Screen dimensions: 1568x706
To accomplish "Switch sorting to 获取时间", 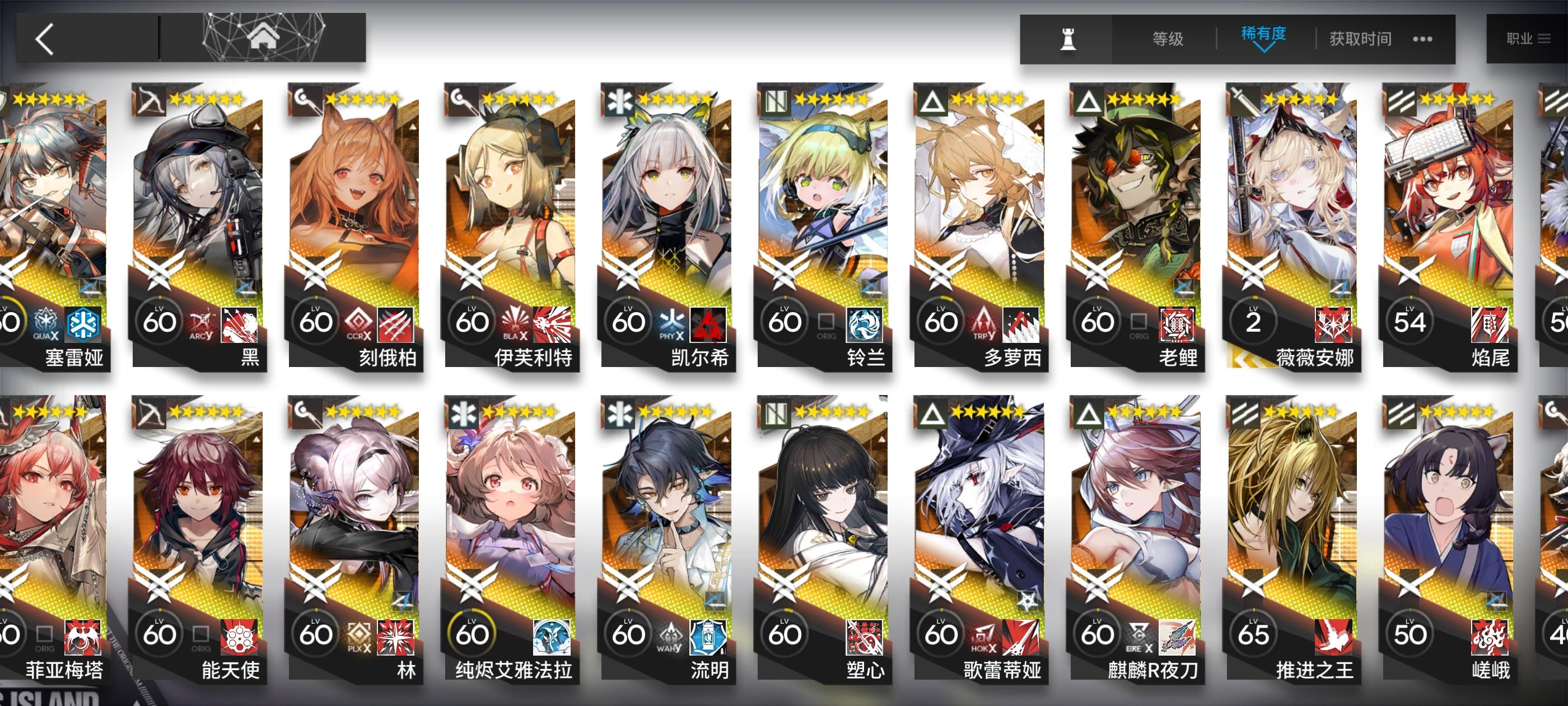I will coord(1359,38).
